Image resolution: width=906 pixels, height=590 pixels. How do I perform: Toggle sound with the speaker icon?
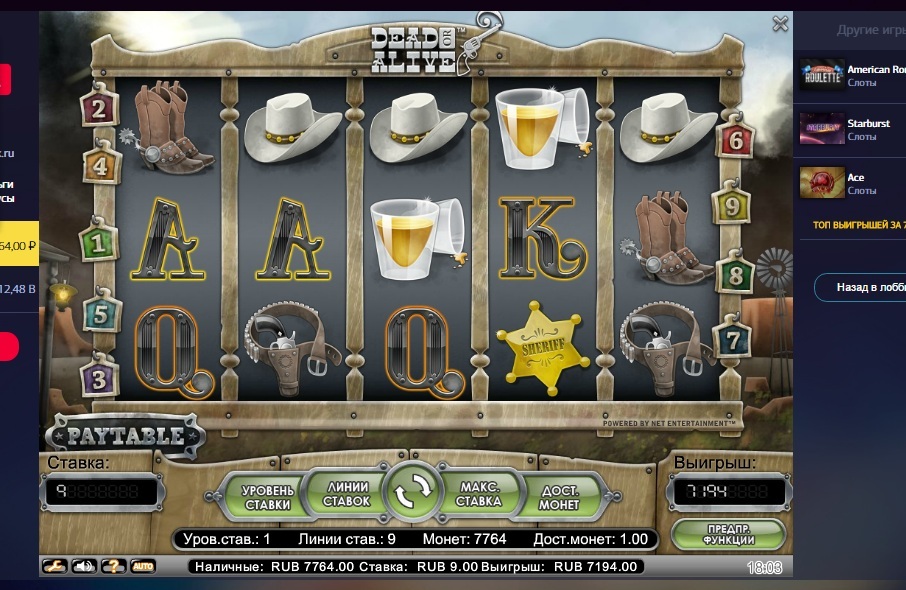click(84, 567)
